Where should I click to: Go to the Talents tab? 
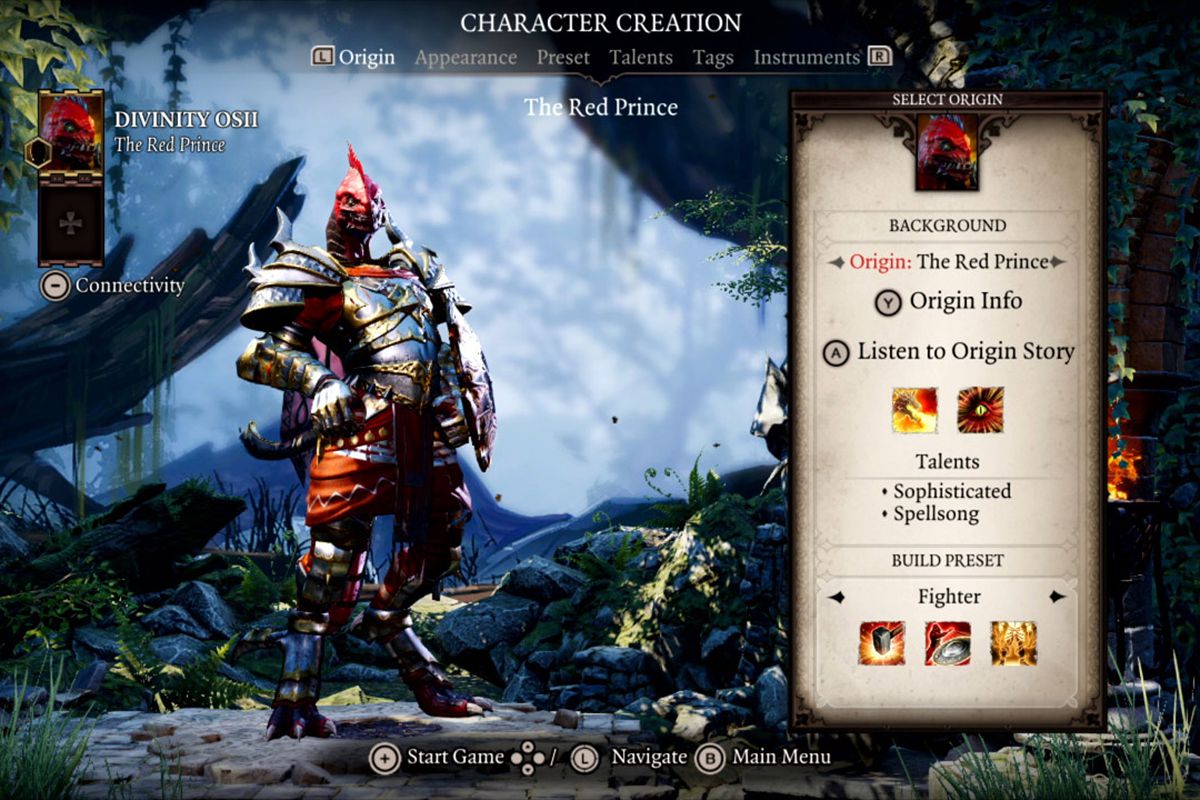coord(641,58)
